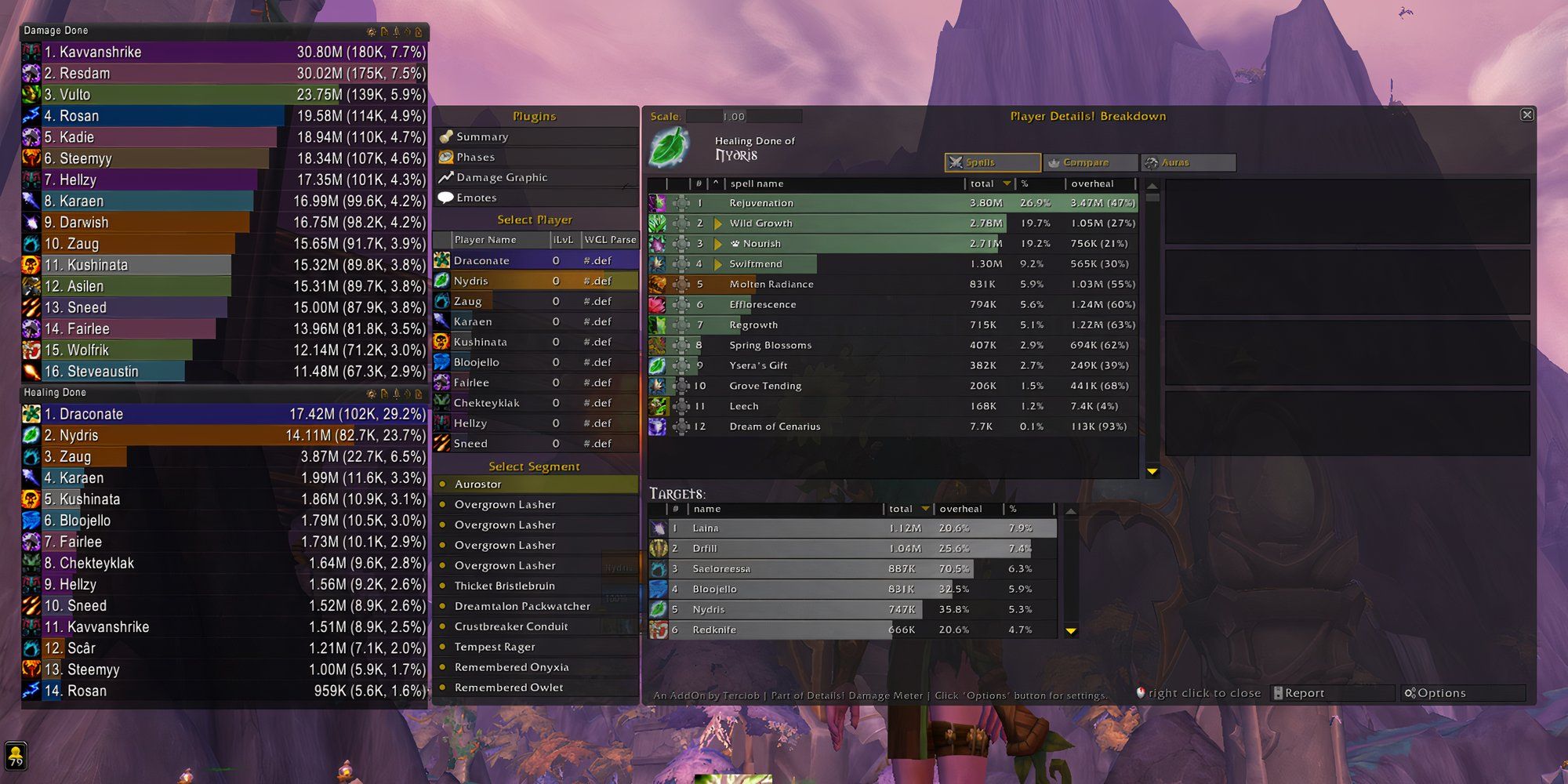Click the Wild Growth spell icon
The width and height of the screenshot is (1568, 784).
(659, 223)
